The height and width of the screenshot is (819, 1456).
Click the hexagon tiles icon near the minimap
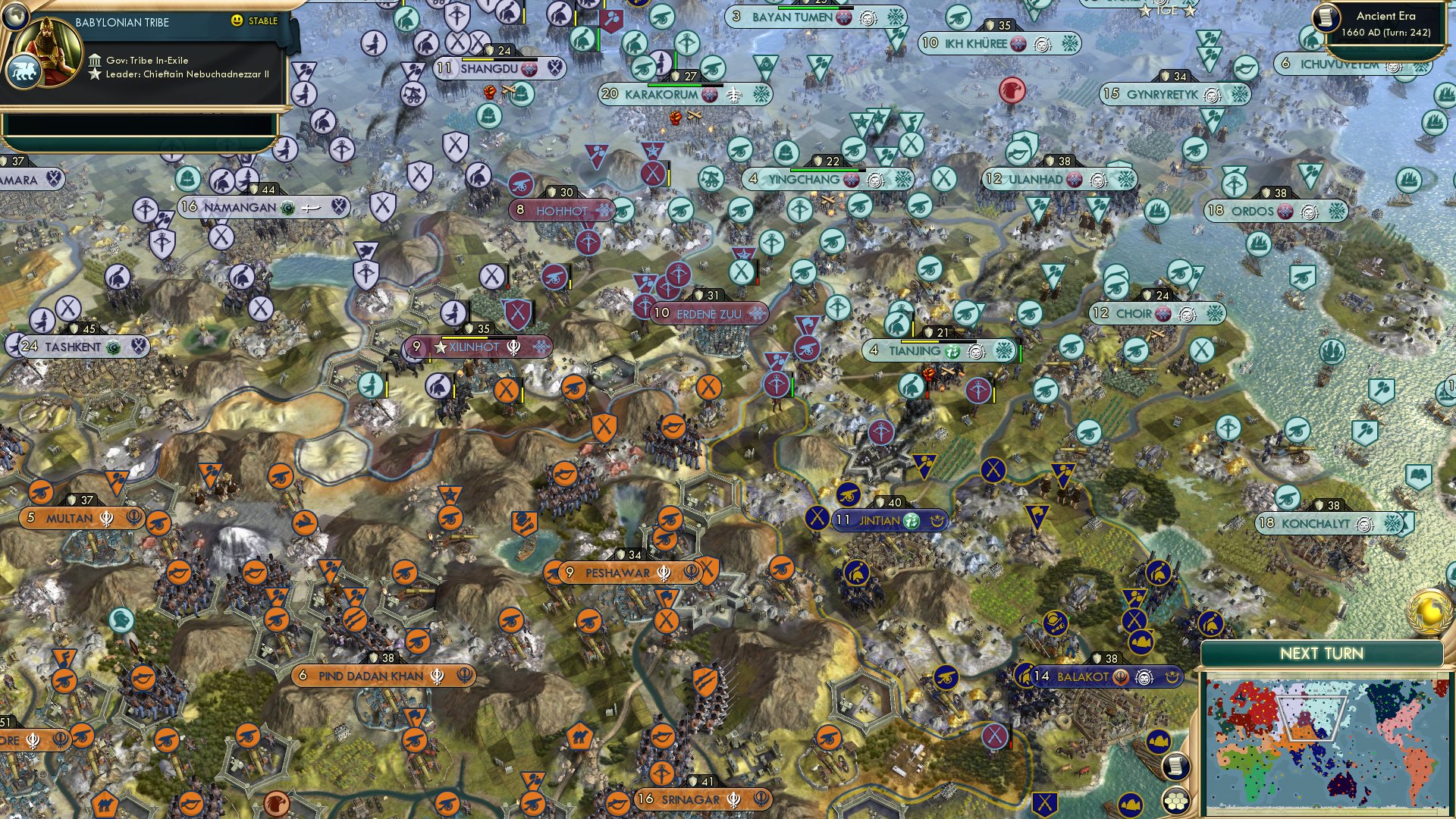point(1176,801)
